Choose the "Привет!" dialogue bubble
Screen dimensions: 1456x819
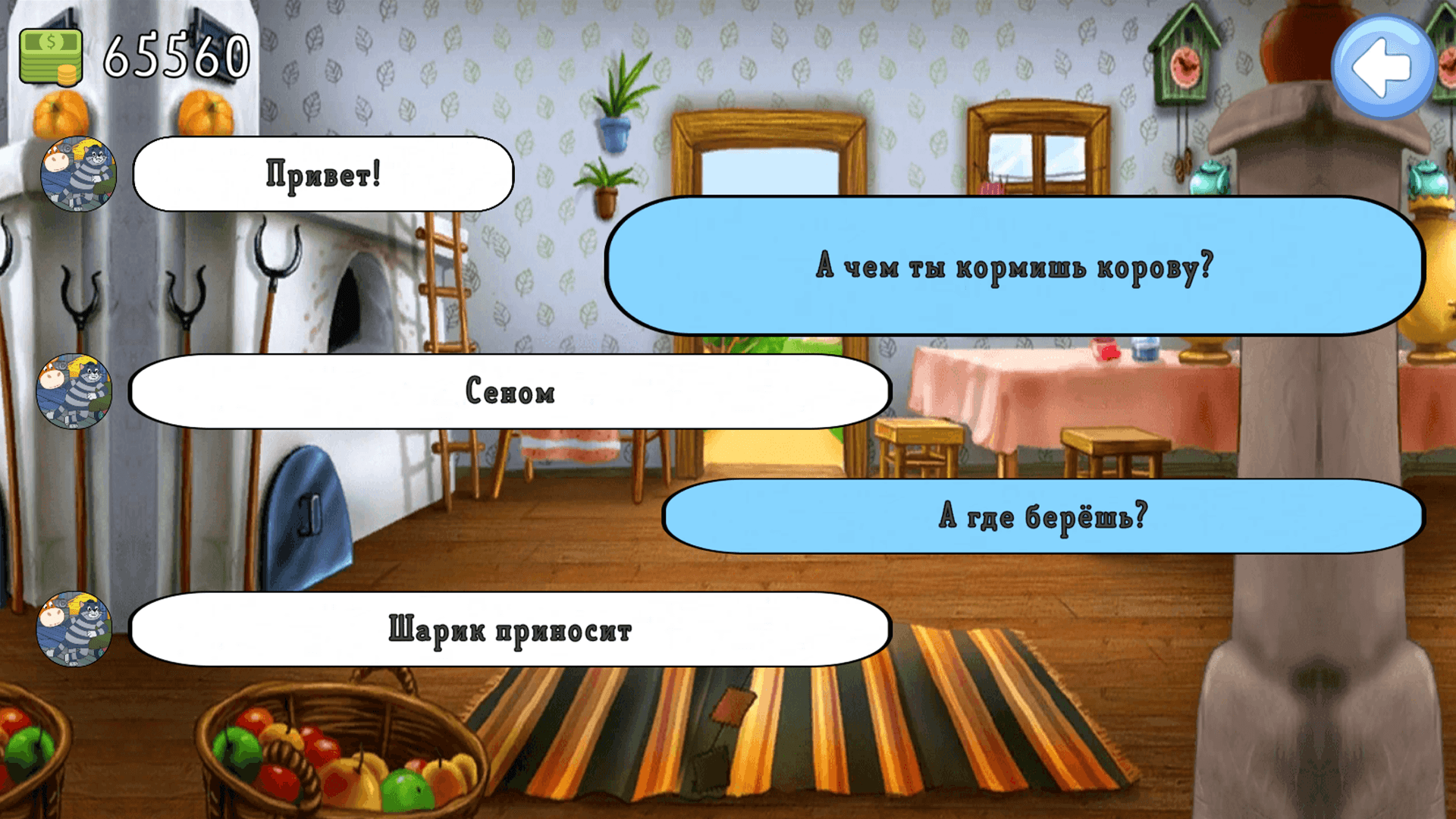click(322, 173)
